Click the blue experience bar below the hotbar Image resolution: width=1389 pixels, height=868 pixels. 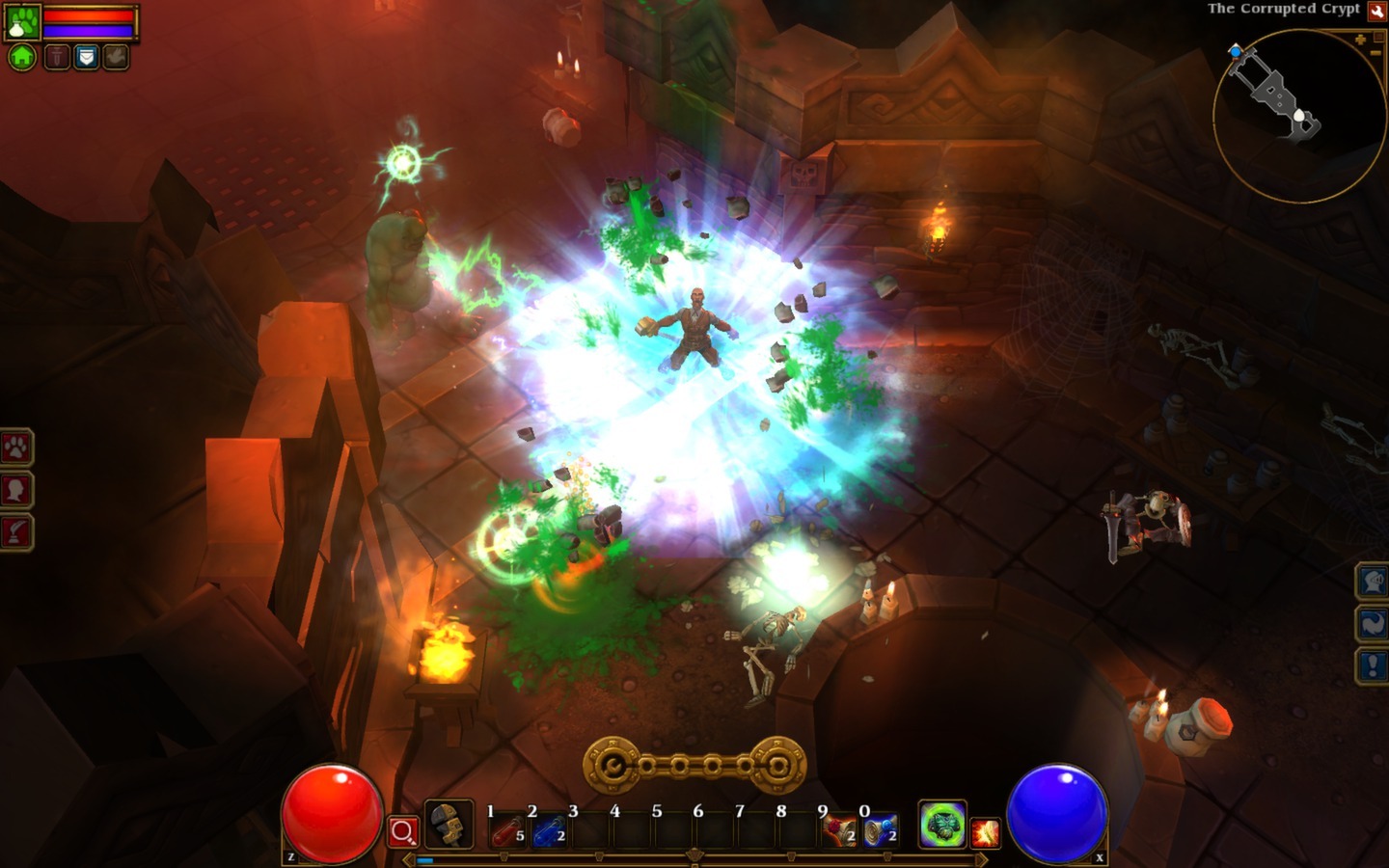point(425,859)
